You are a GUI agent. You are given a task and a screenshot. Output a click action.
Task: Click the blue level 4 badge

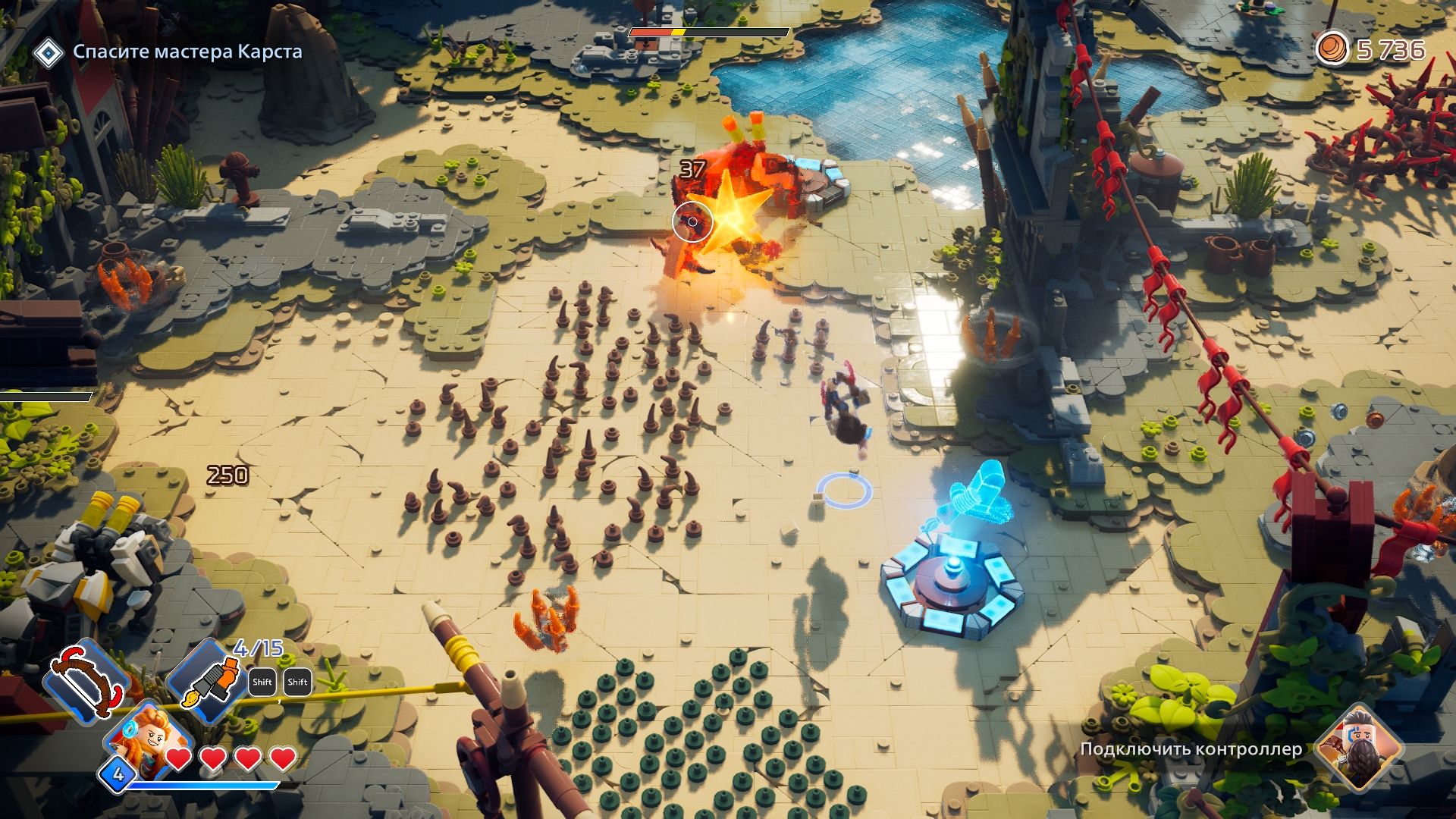point(118,774)
